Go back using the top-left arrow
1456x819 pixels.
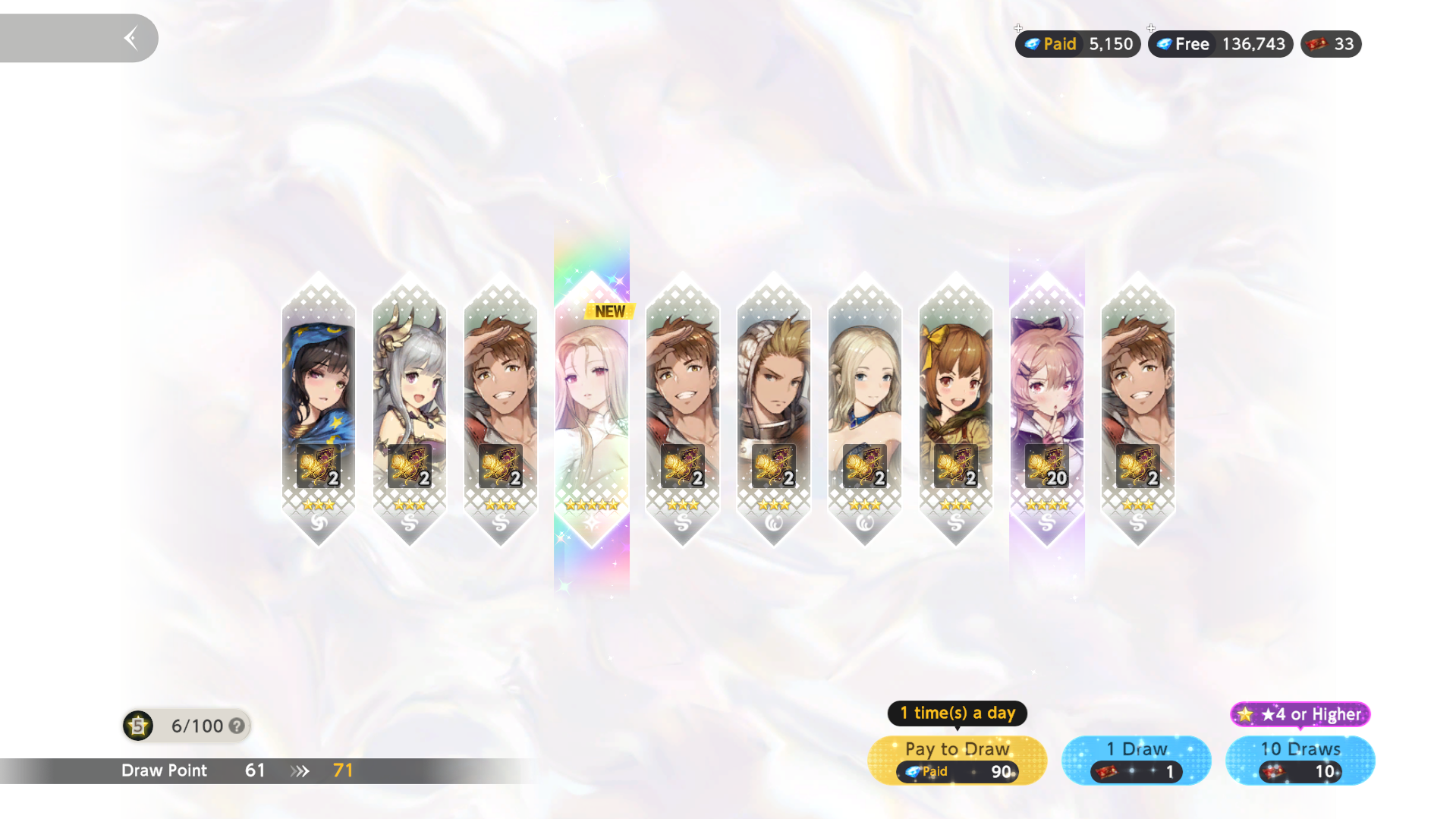(x=131, y=38)
